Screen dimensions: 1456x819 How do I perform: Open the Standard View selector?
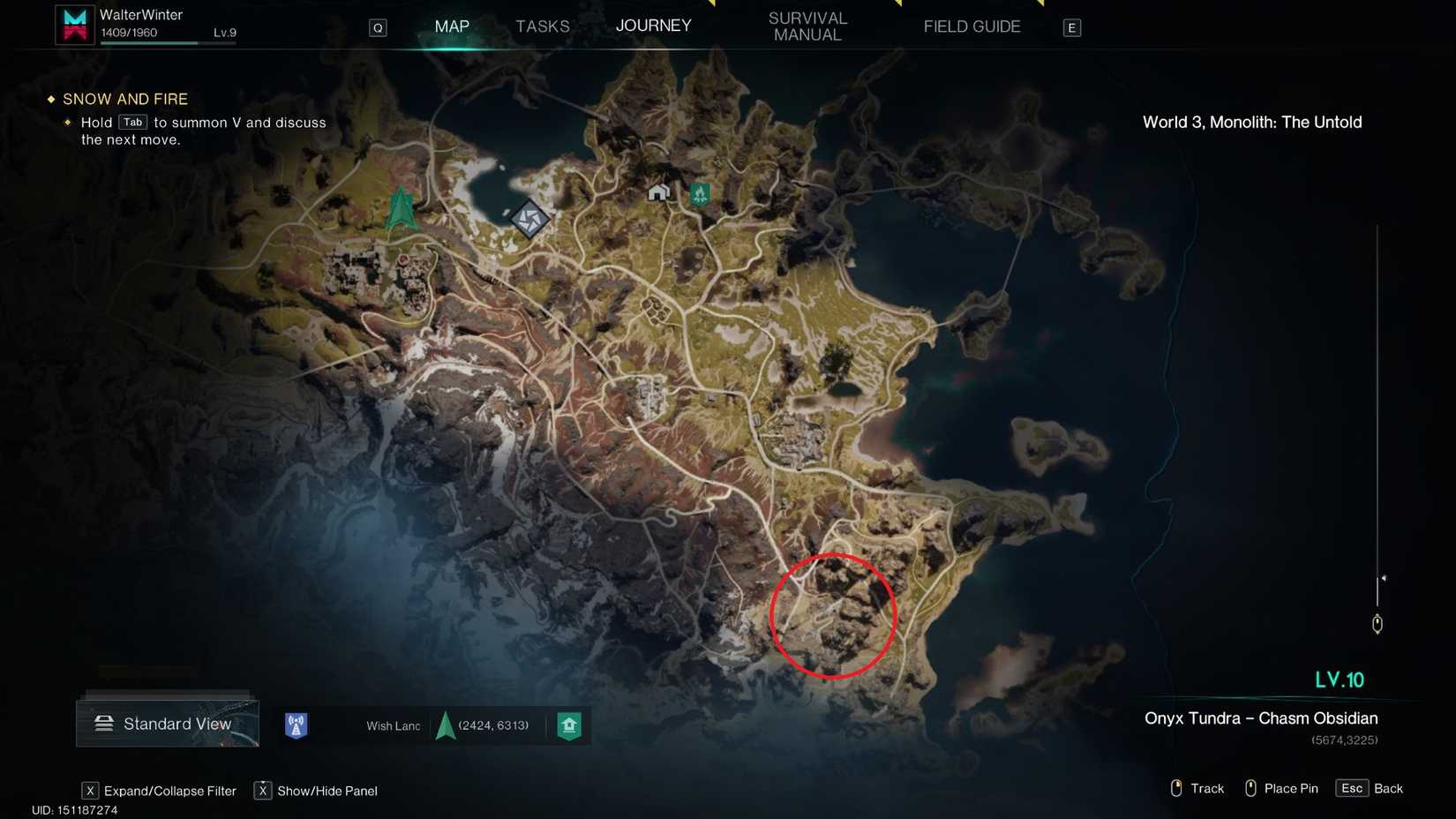tap(168, 724)
